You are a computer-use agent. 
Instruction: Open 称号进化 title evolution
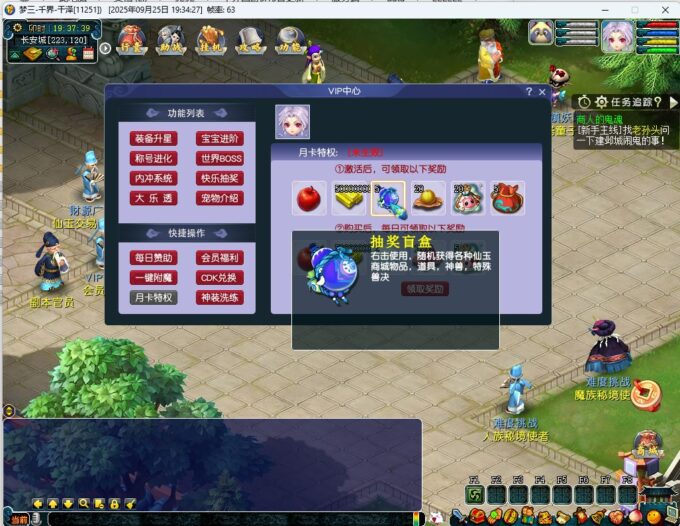154,158
